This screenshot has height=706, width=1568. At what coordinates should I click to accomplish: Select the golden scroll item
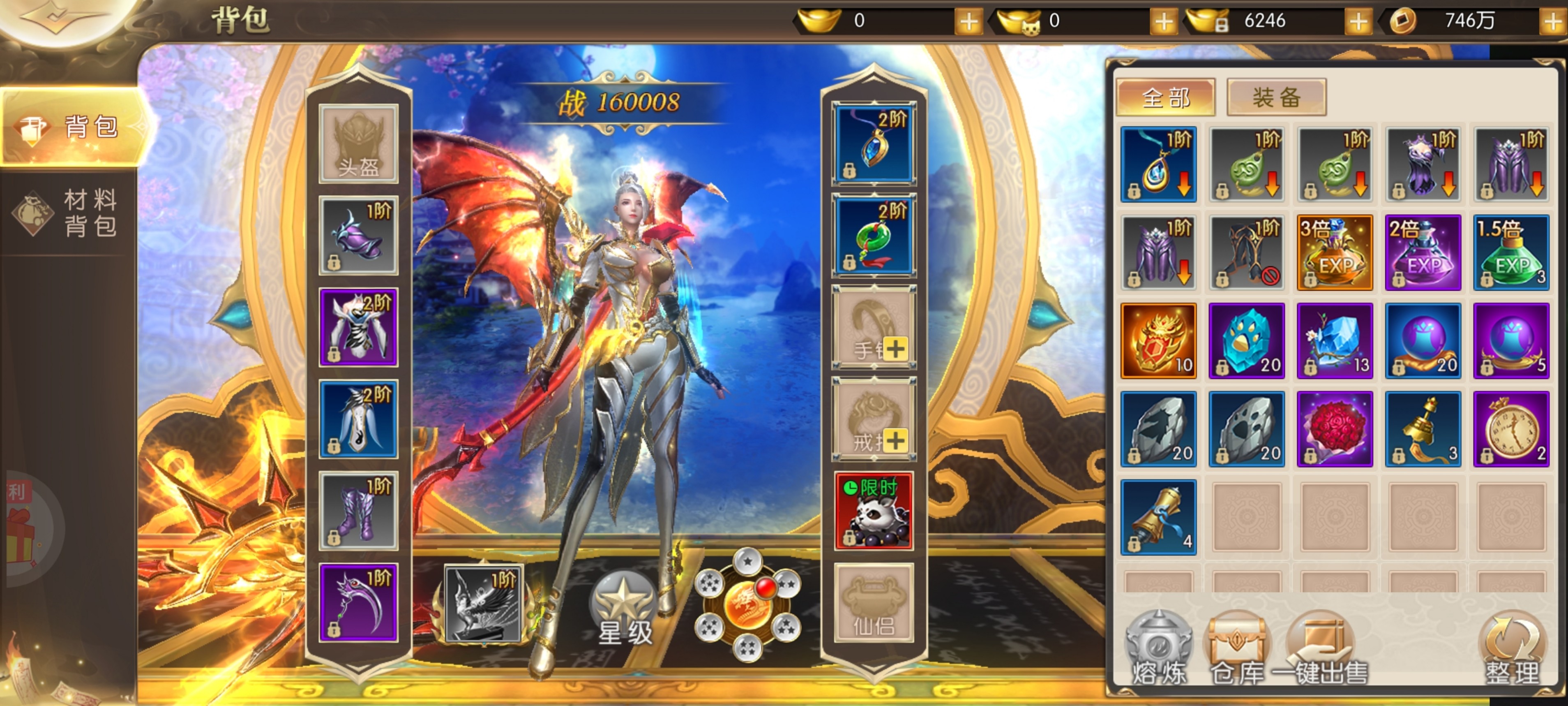click(1158, 517)
